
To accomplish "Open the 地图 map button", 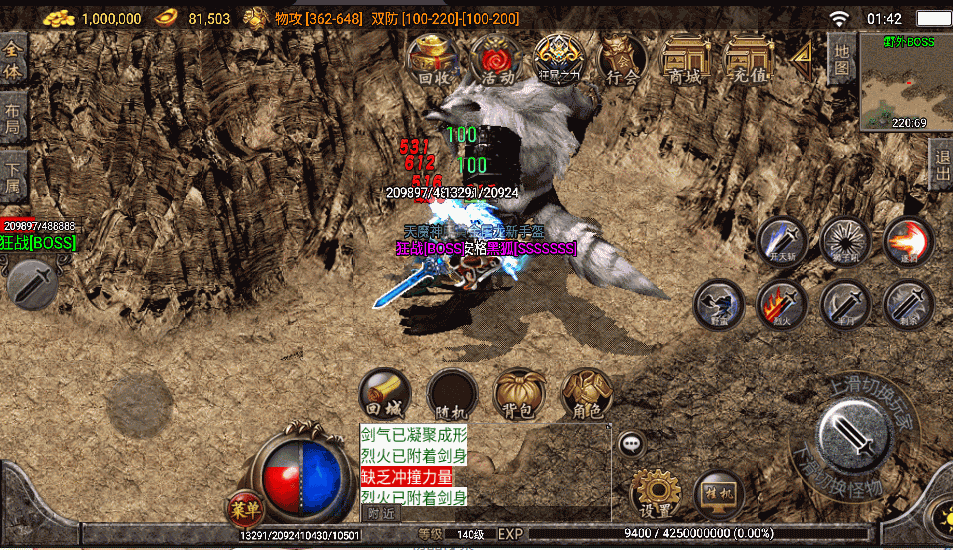I will click(842, 60).
